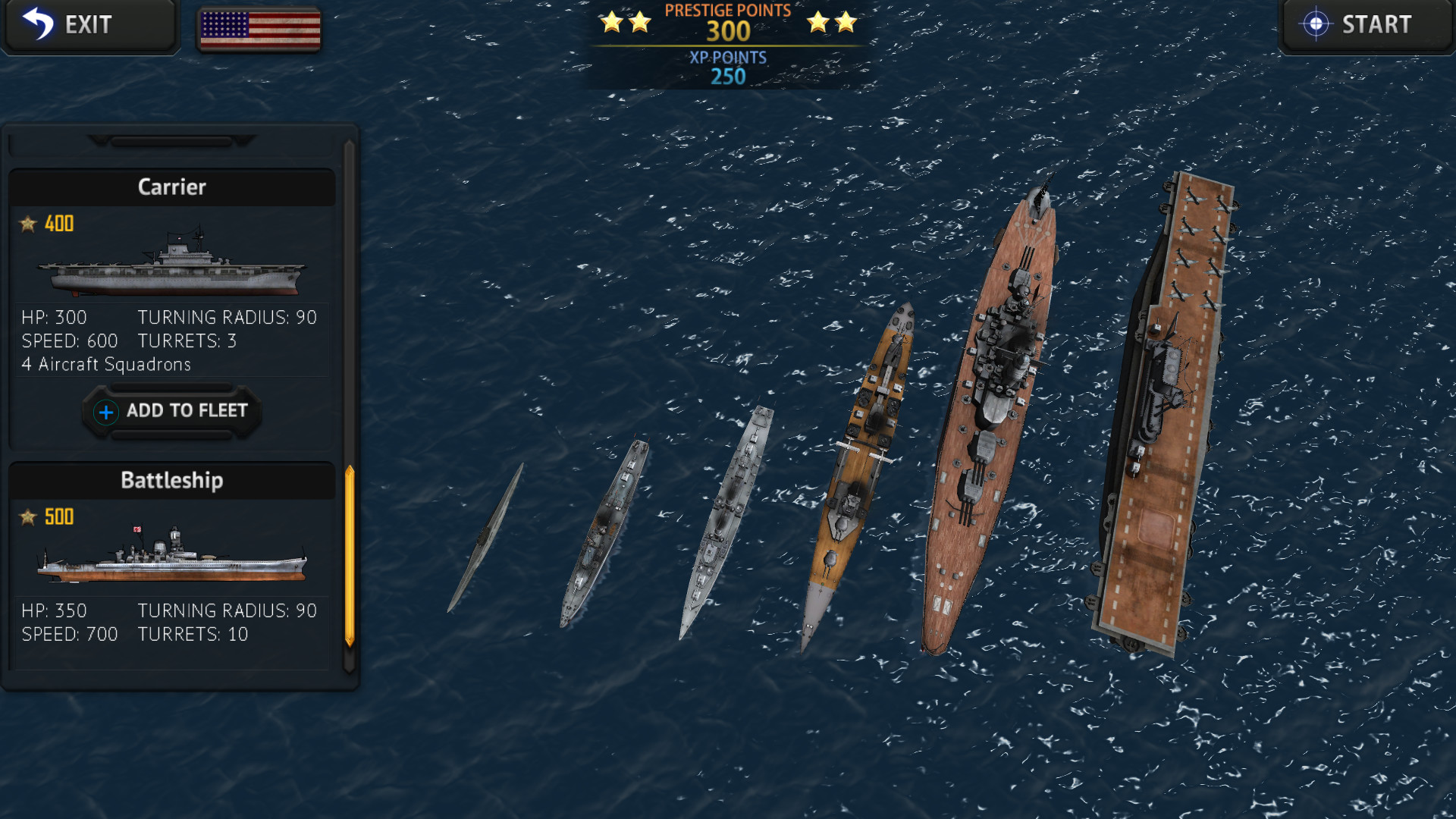Expand the Carrier section header
Image resolution: width=1456 pixels, height=819 pixels.
pos(172,187)
